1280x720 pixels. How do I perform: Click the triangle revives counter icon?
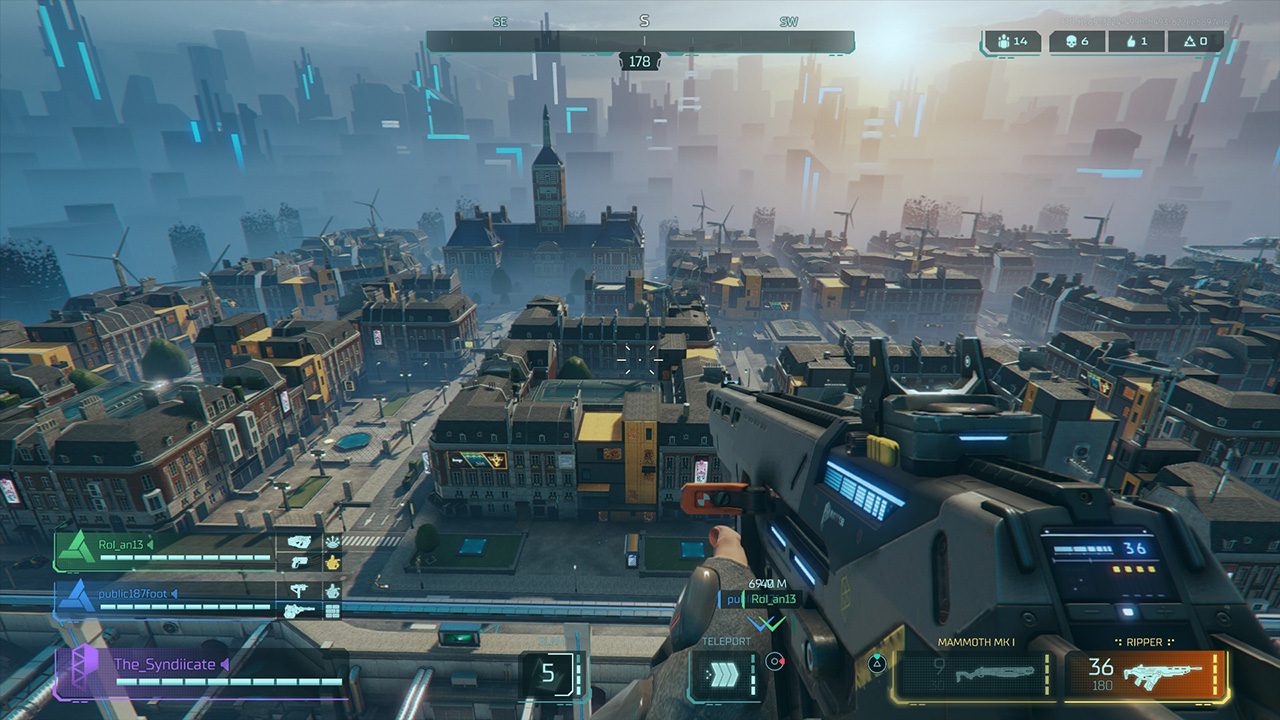(x=1188, y=42)
